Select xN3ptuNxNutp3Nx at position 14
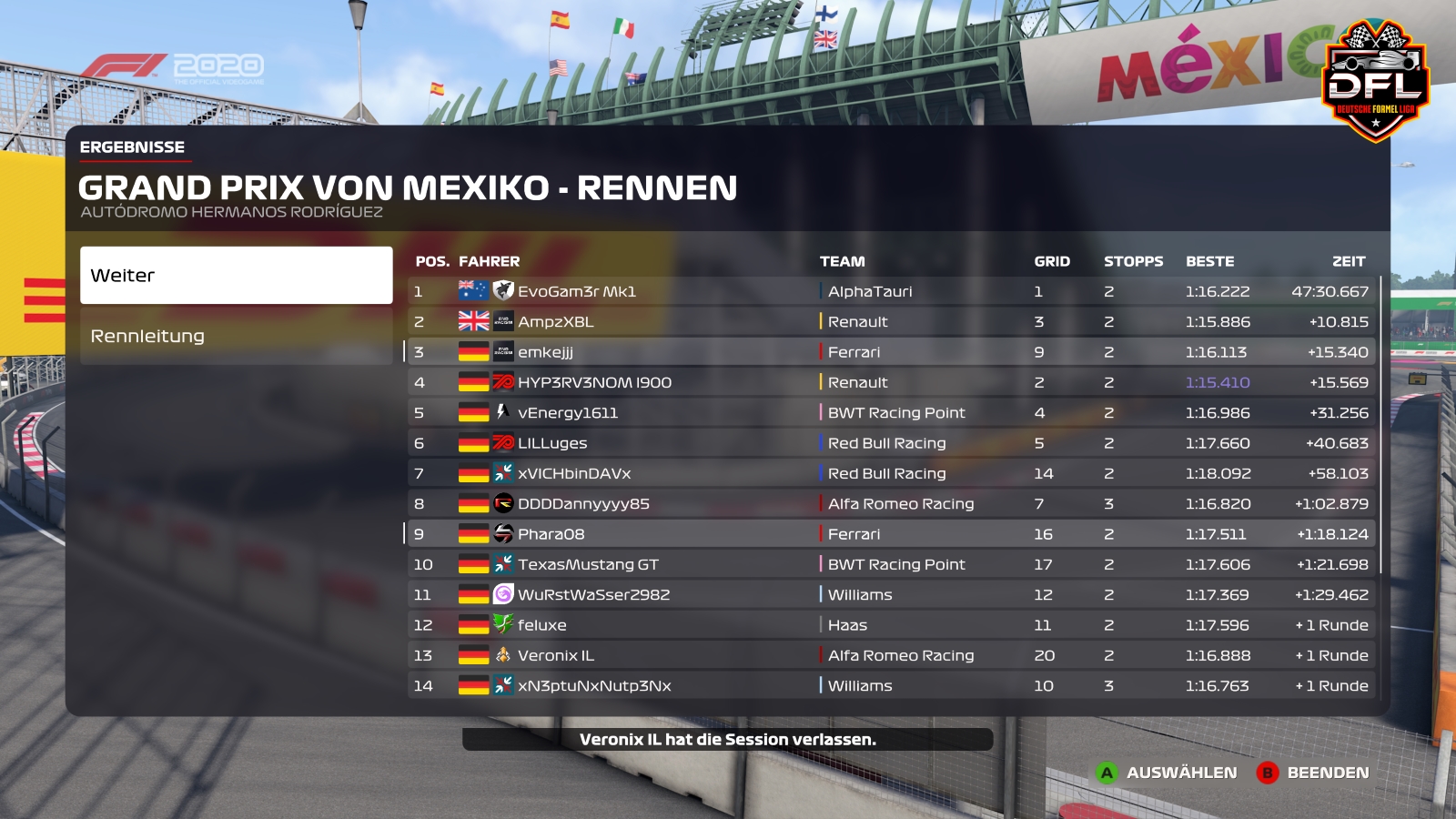This screenshot has width=1456, height=819. pyautogui.click(x=594, y=685)
